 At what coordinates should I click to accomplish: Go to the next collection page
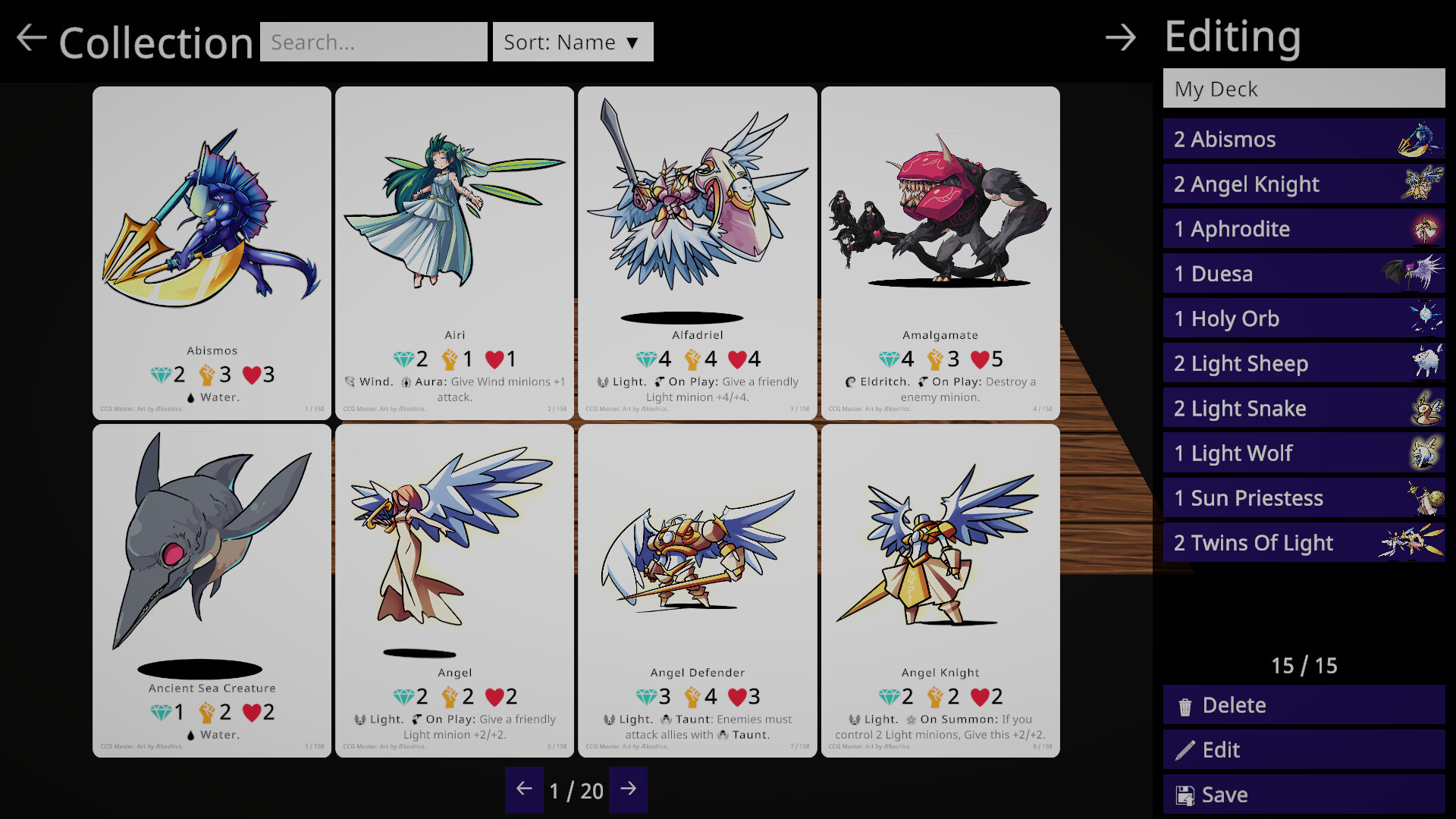coord(628,790)
